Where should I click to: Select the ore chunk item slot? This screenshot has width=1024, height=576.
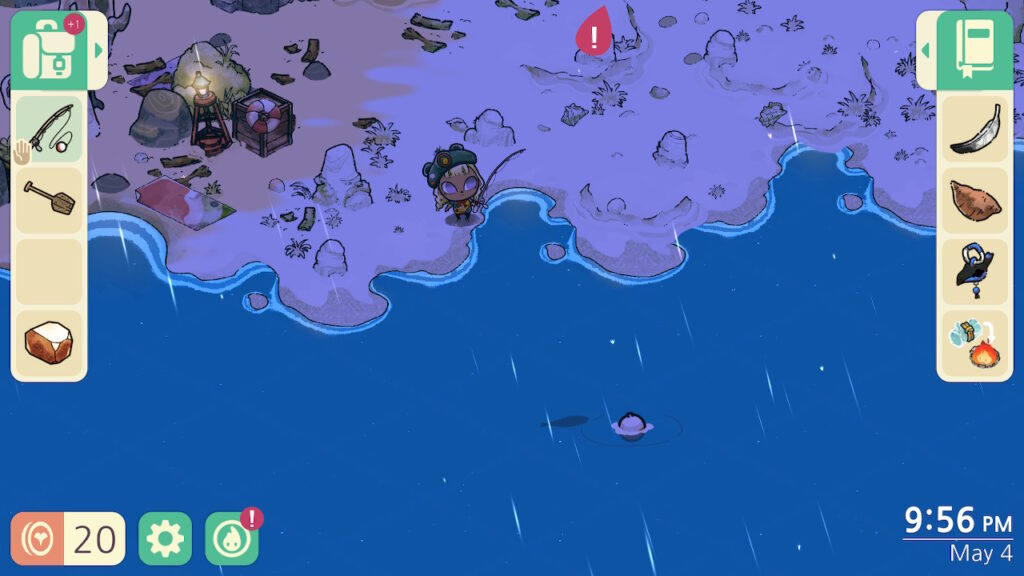pyautogui.click(x=49, y=343)
